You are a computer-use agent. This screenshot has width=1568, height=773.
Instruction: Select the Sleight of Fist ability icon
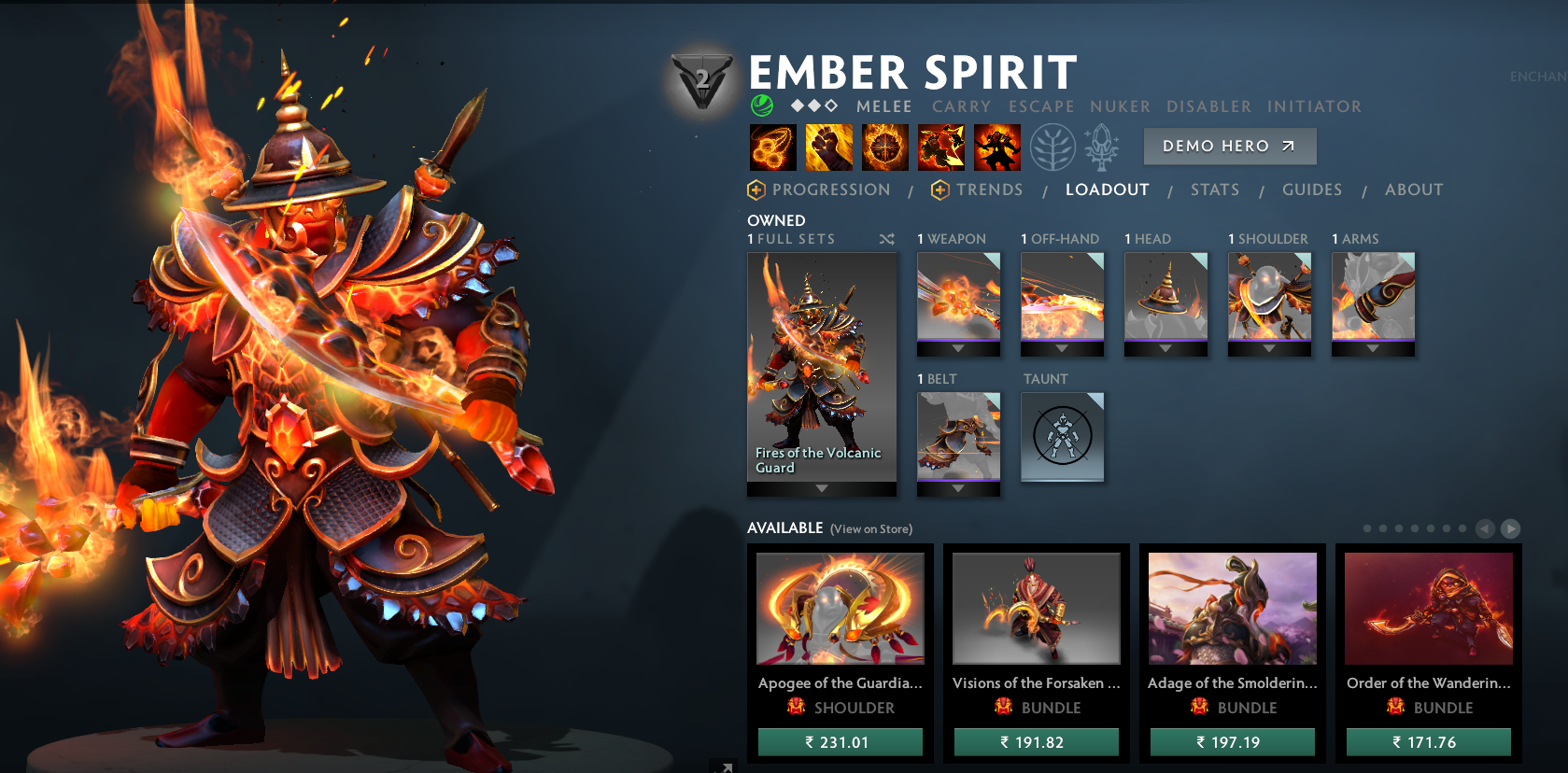tap(828, 147)
